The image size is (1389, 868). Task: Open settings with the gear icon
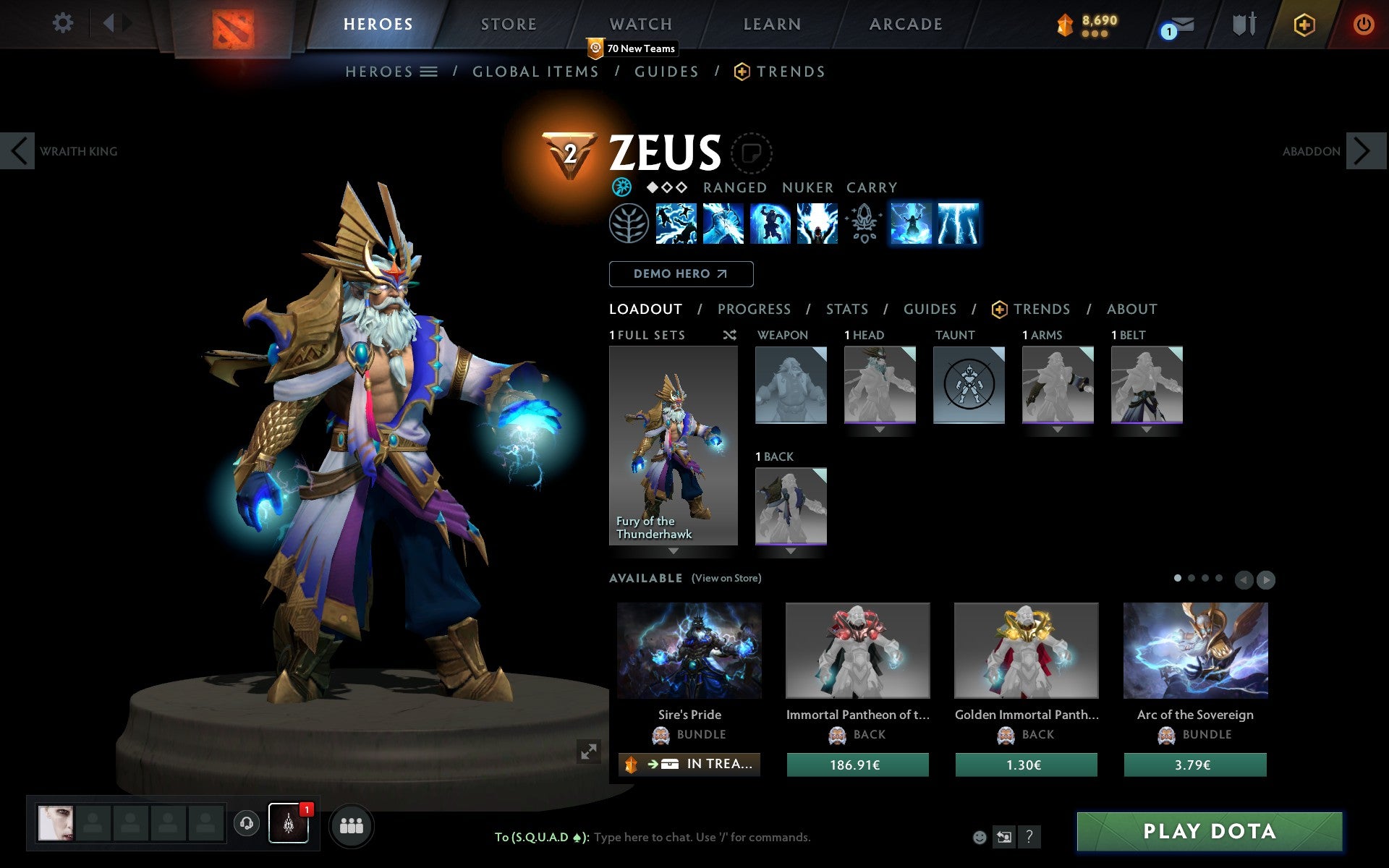(63, 23)
